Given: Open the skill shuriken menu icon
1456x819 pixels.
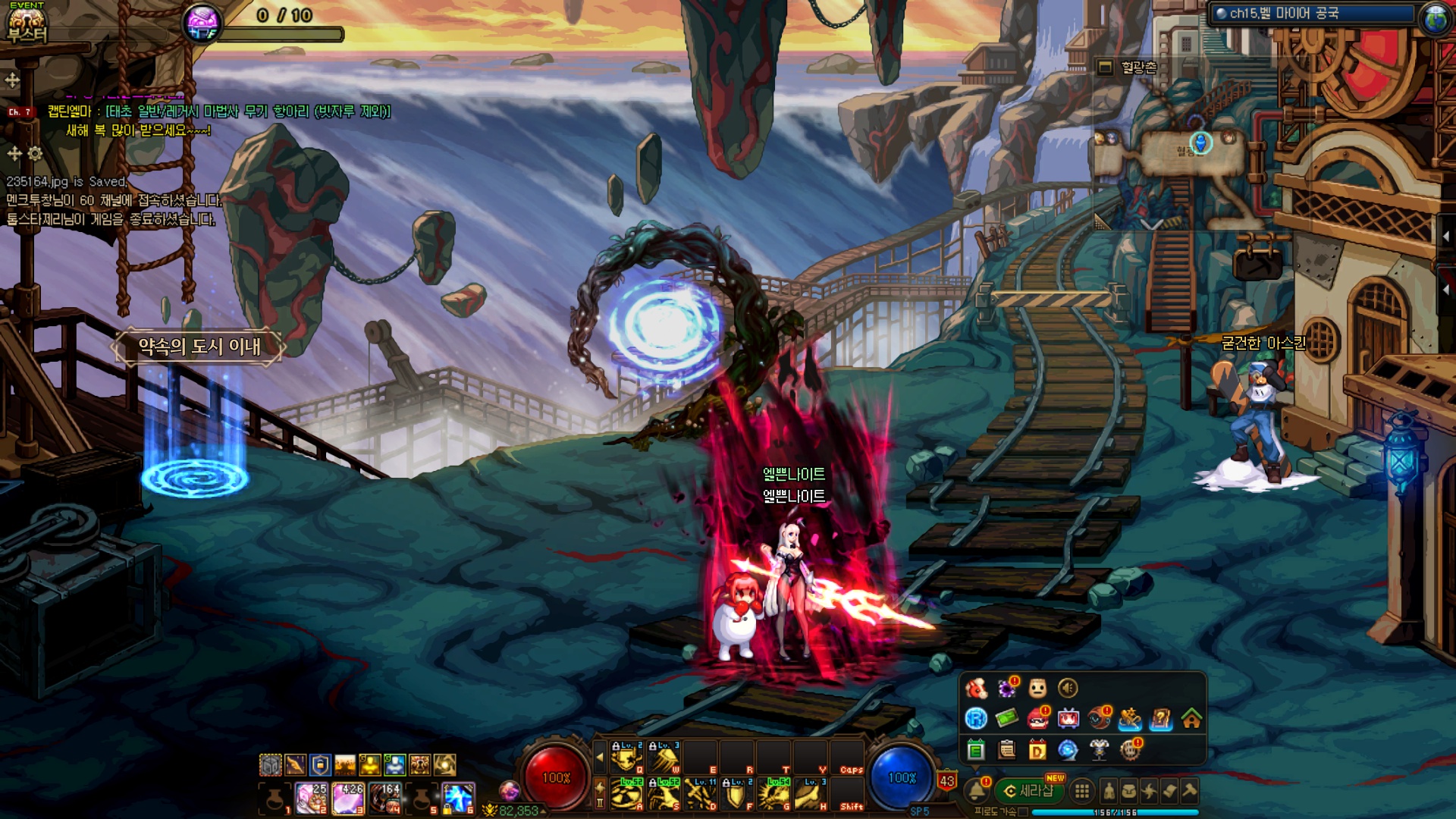Looking at the screenshot, I should [x=1150, y=792].
